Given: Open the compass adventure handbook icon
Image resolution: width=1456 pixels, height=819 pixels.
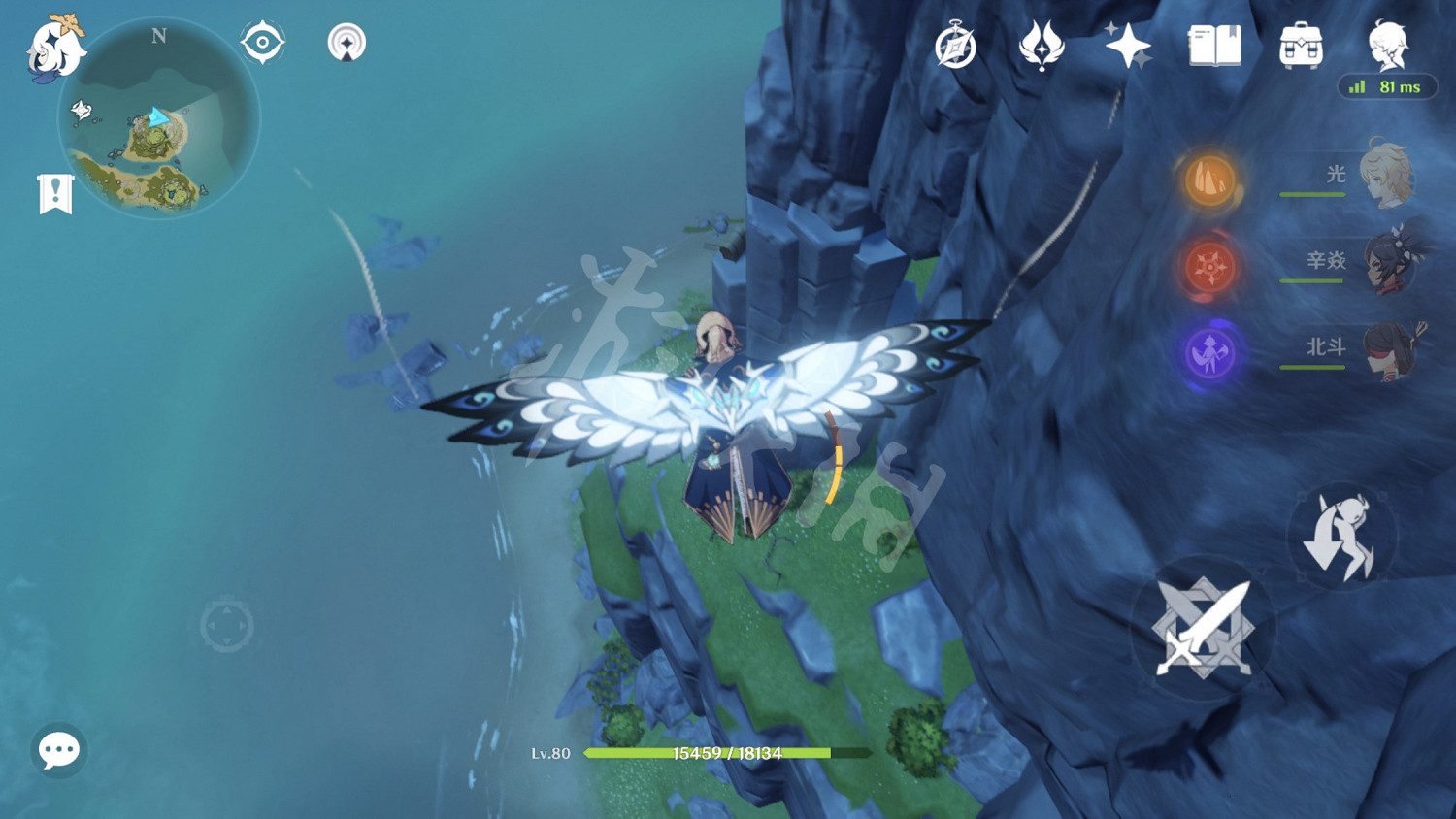Looking at the screenshot, I should point(955,46).
